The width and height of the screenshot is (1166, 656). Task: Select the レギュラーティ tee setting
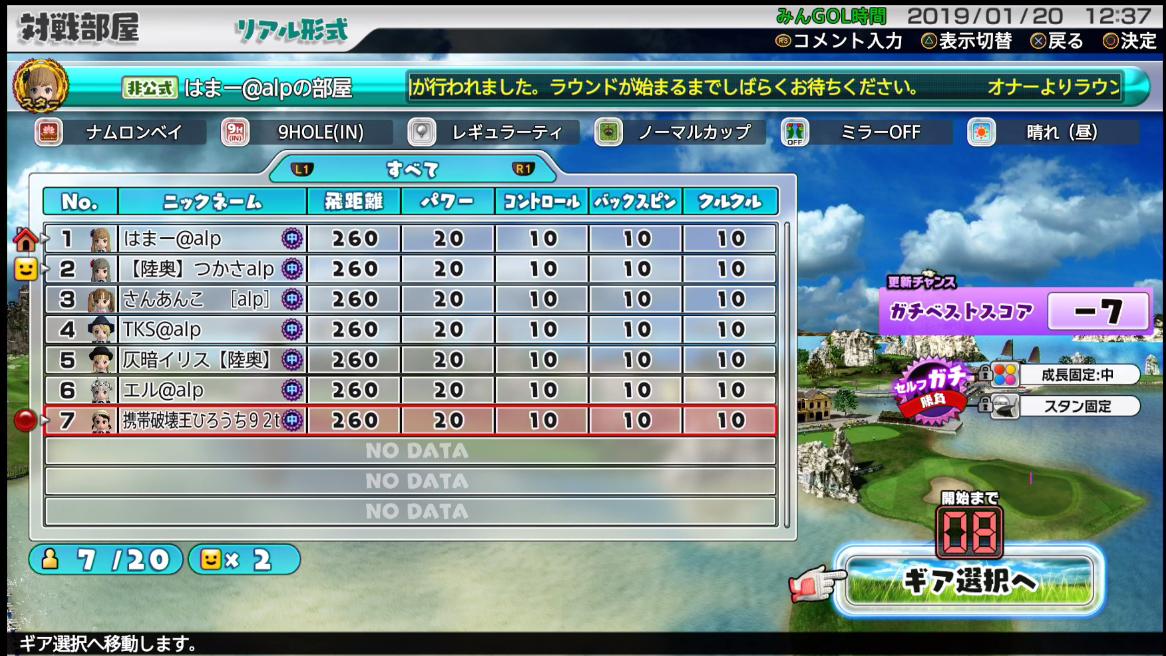click(x=494, y=132)
